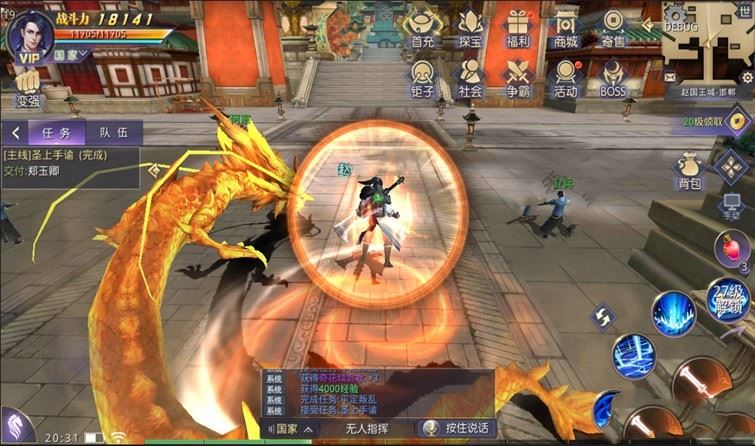This screenshot has width=755, height=446.
Task: Click the 圣上手谕 main quest tracker entry
Action: (70, 161)
